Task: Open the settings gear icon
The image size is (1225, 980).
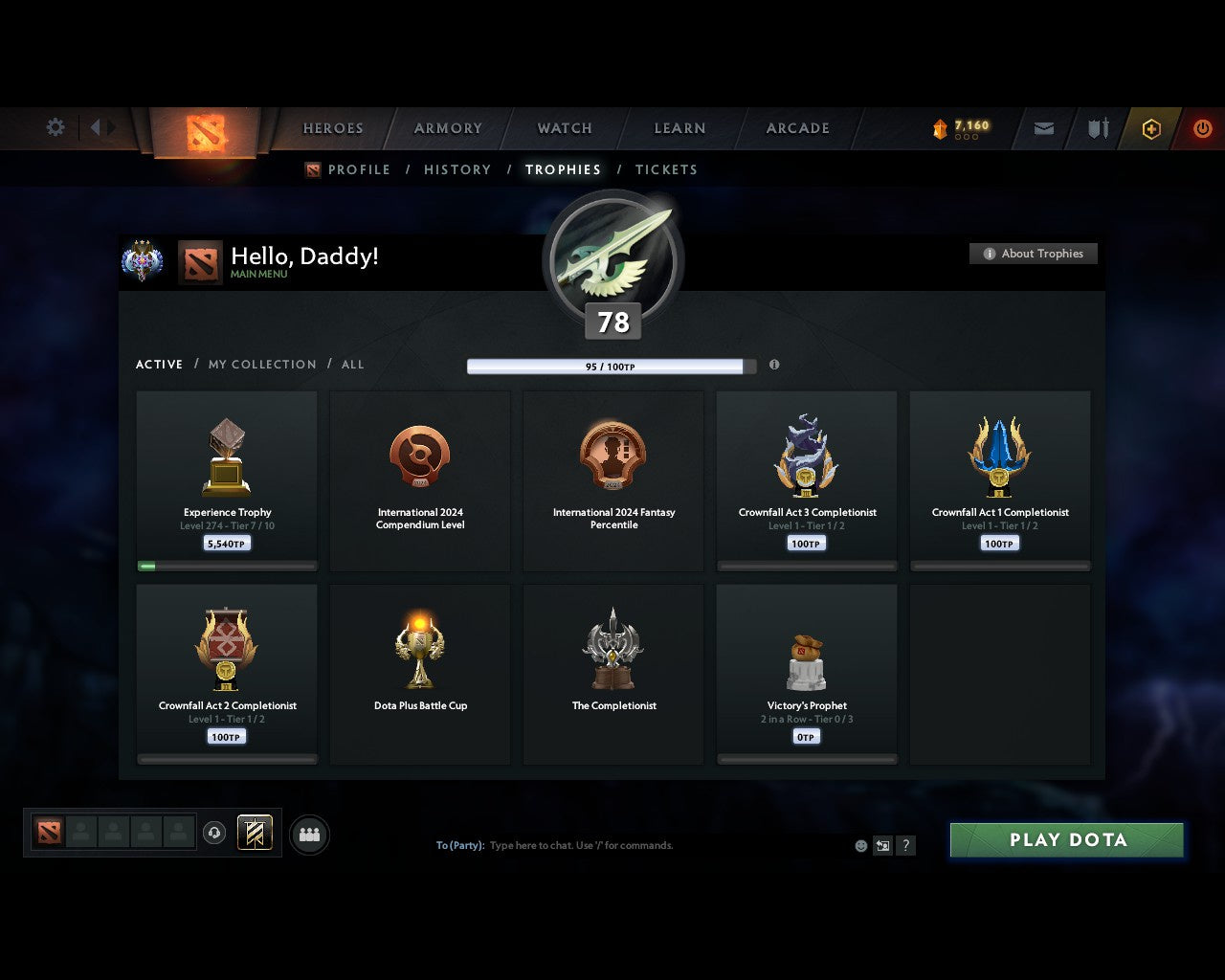Action: (x=55, y=126)
